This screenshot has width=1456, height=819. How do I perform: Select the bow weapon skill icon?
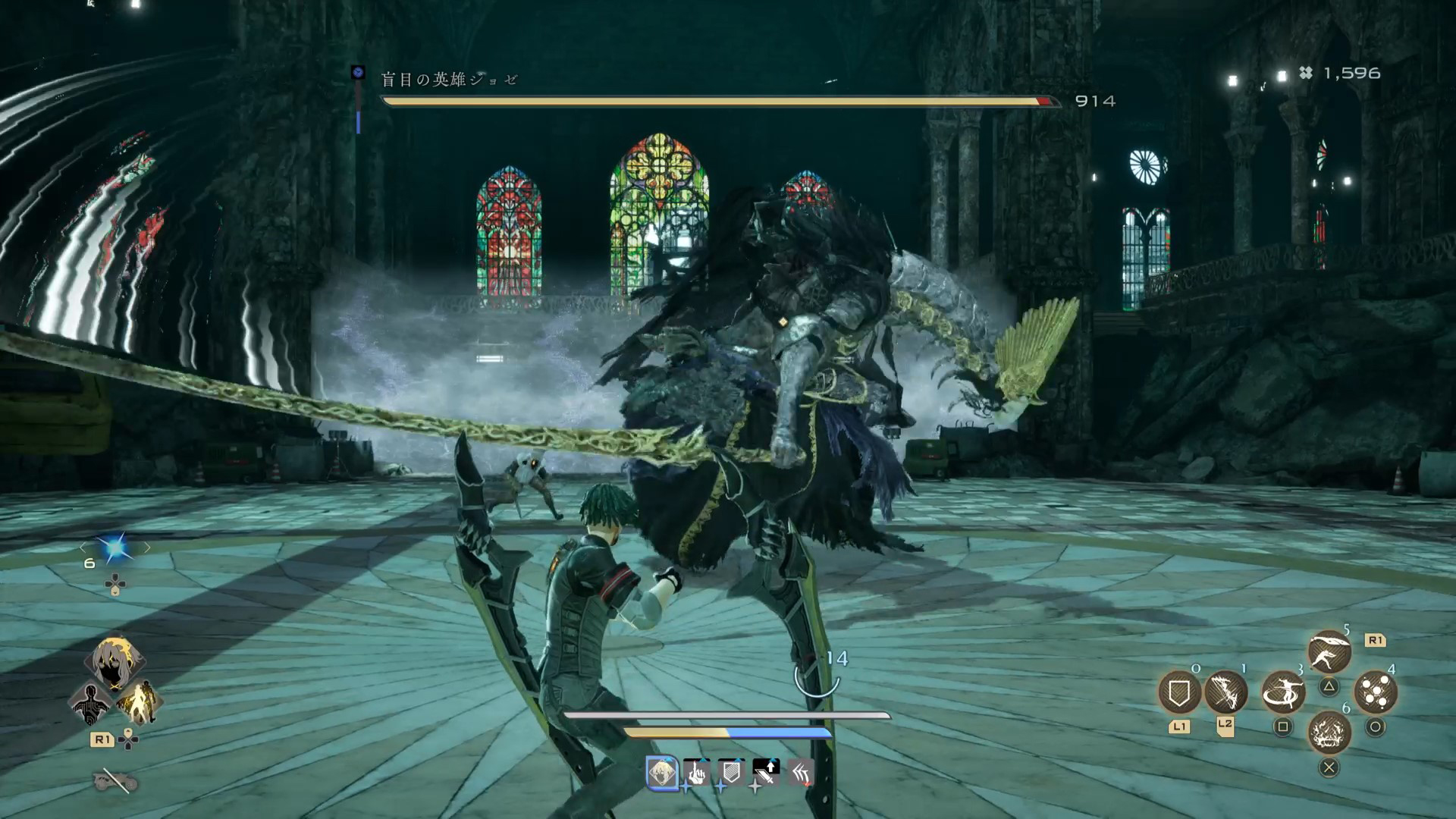click(x=1225, y=692)
